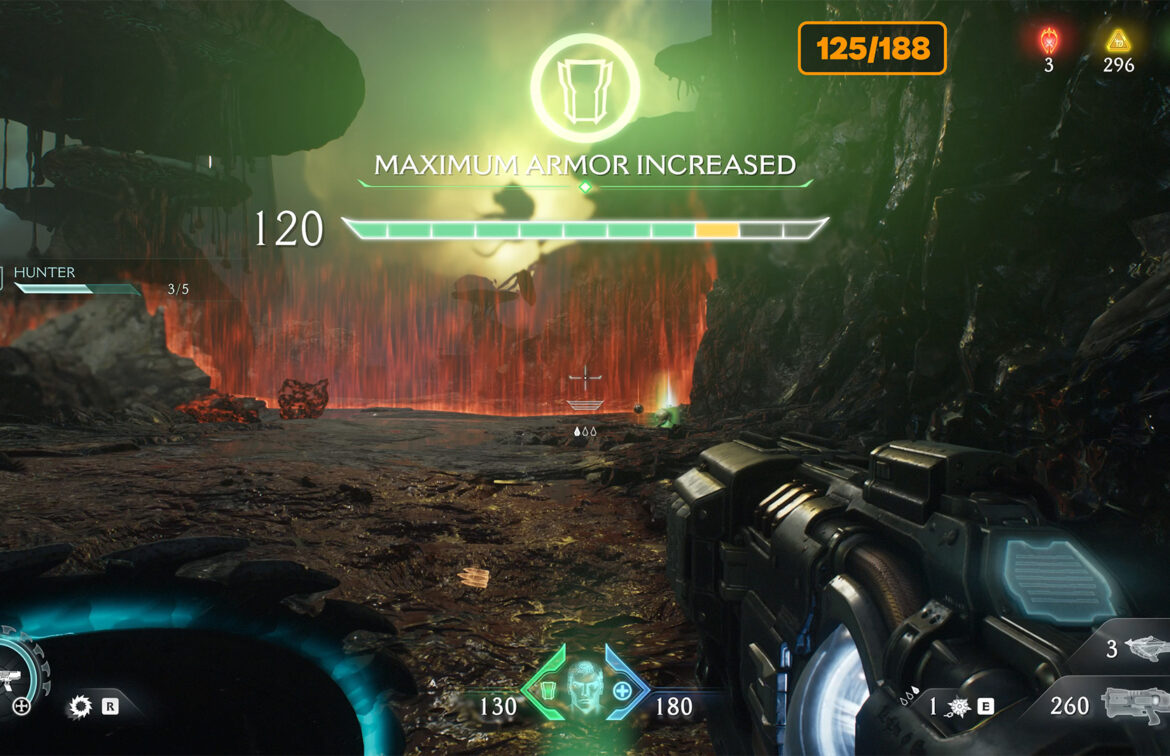This screenshot has width=1170, height=756.
Task: Click the glowing armor upgrade emblem
Action: (x=585, y=86)
